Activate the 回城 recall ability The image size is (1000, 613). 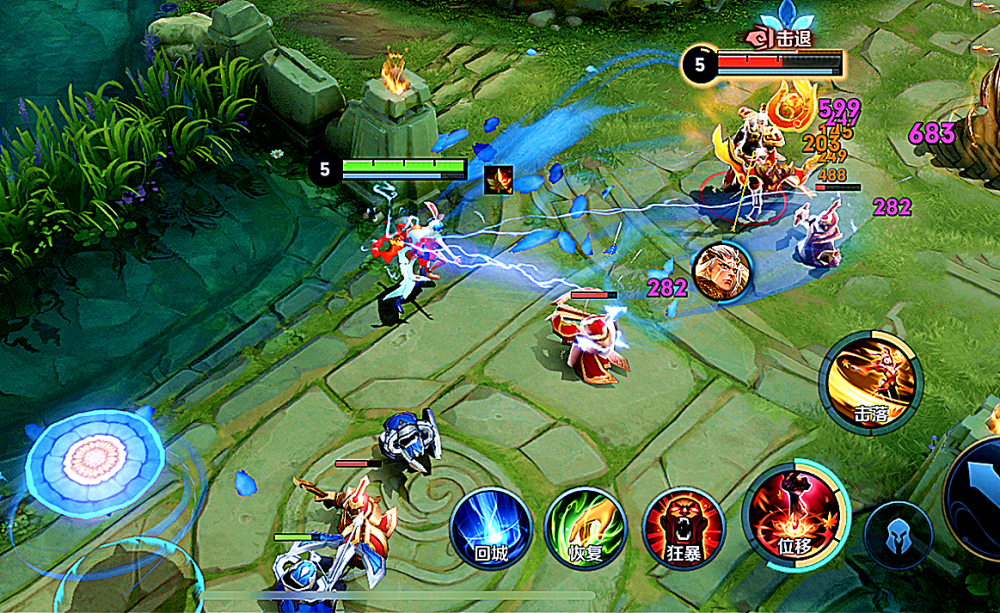click(490, 528)
